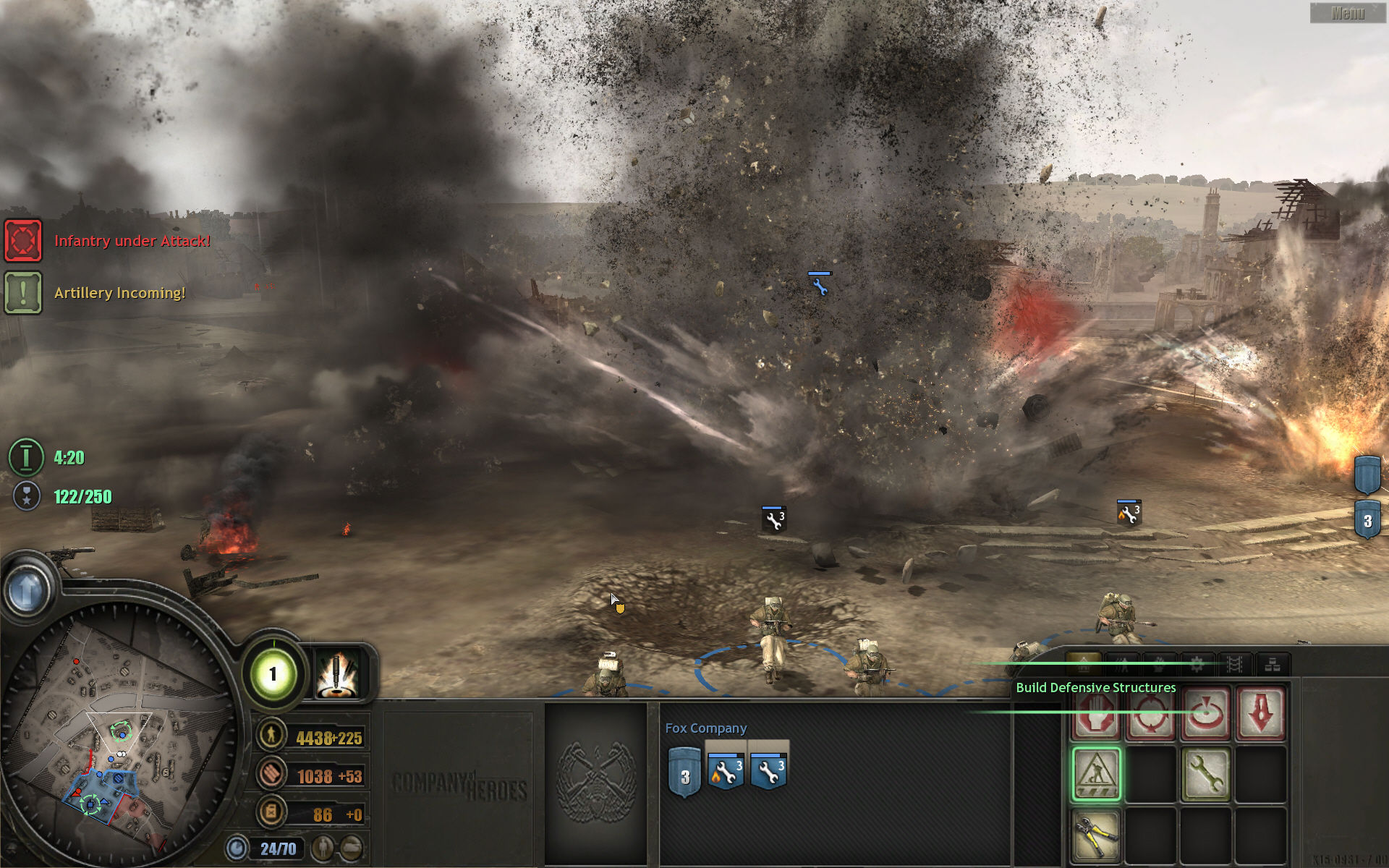Open the gear tab above the command grid

(x=1197, y=664)
